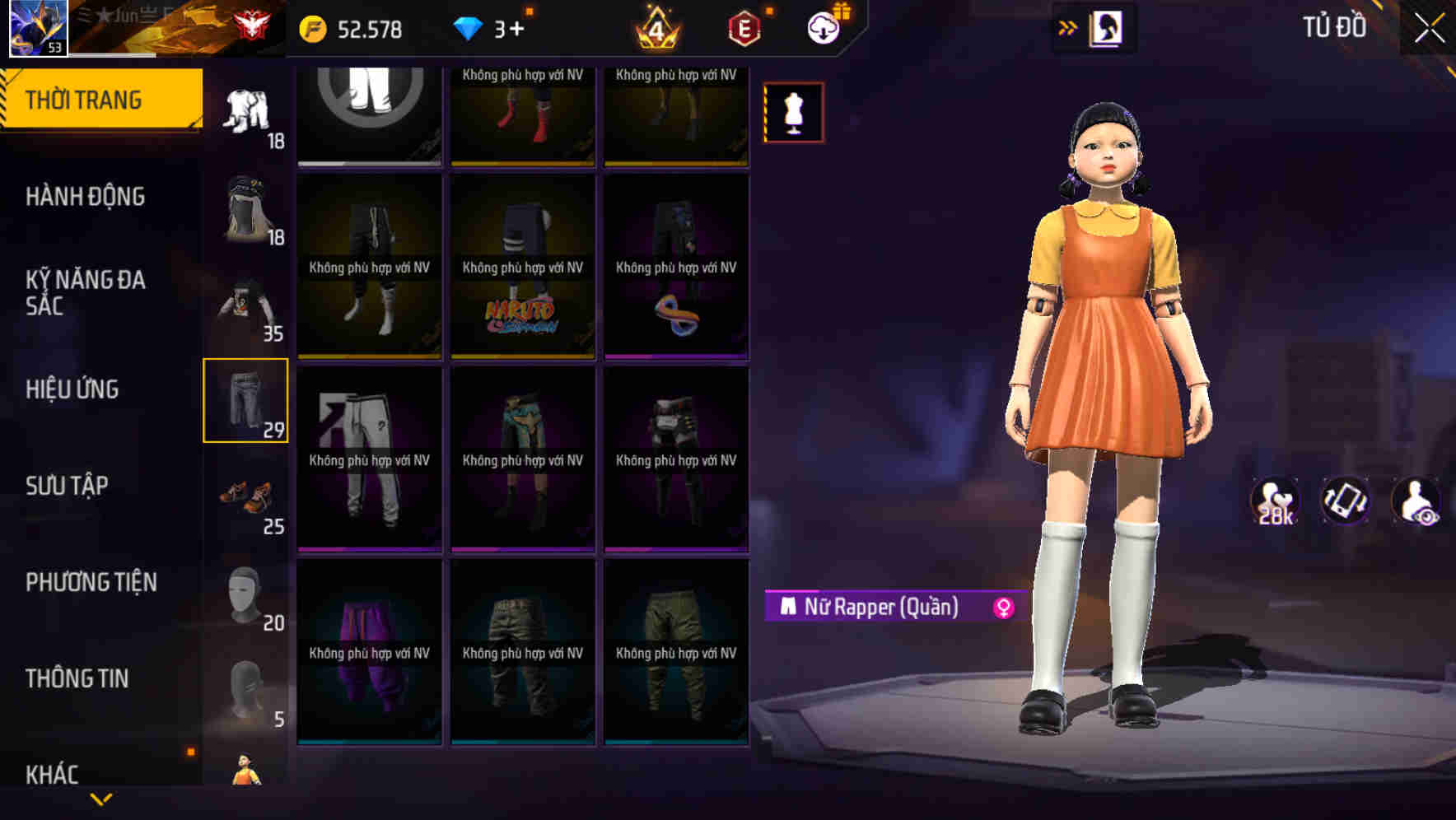Click the wardrobe card icon near TỦ ĐỒ
The image size is (1456, 820).
point(1108,27)
